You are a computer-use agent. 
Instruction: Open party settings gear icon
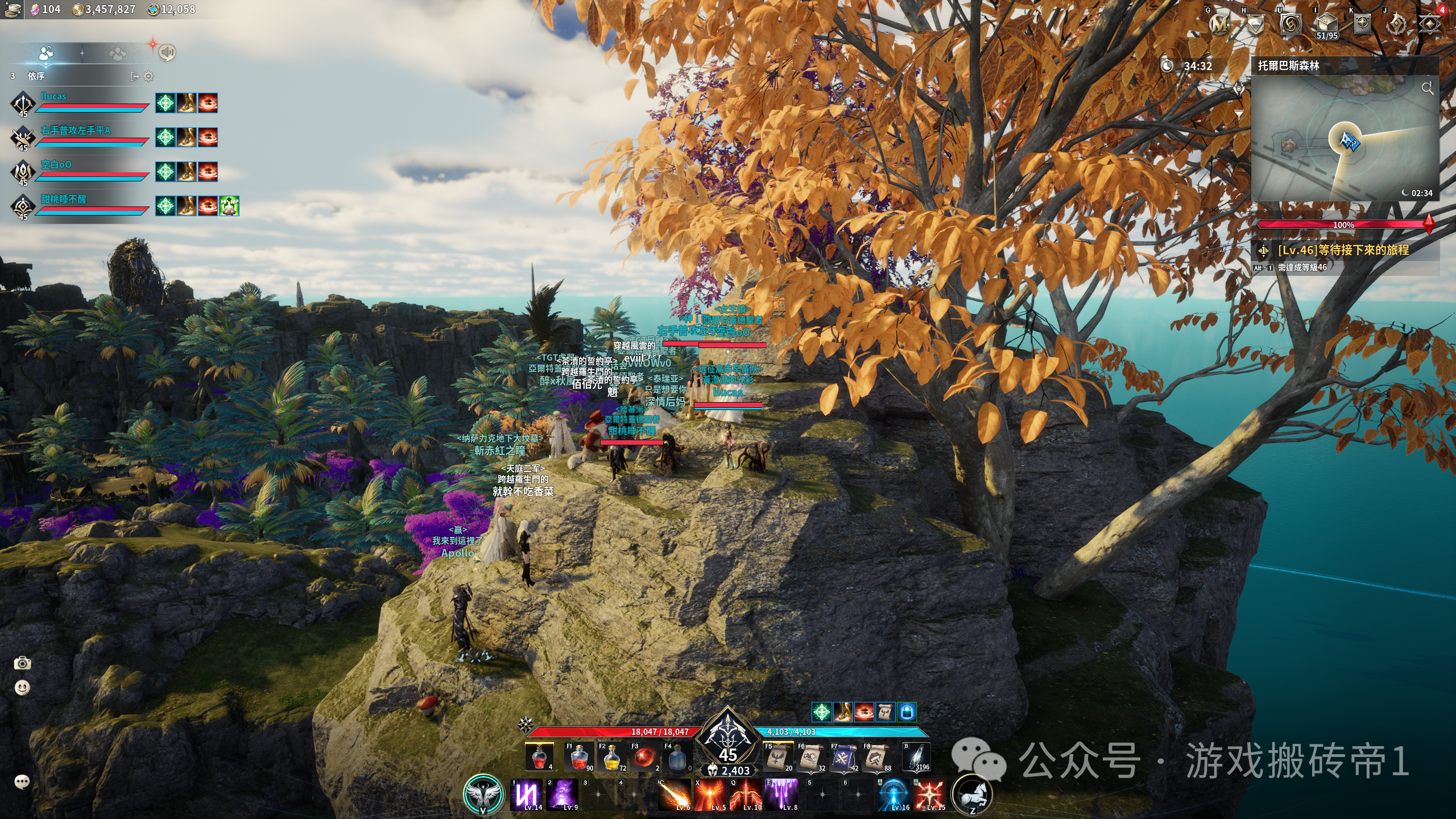[148, 76]
